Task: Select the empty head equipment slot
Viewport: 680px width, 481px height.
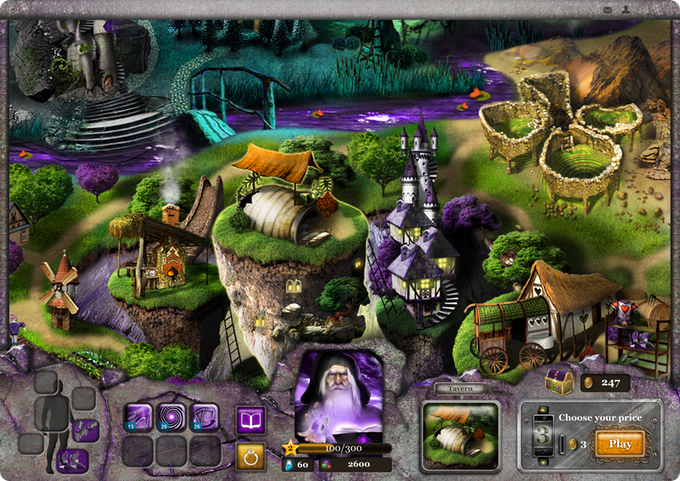Action: (x=47, y=382)
